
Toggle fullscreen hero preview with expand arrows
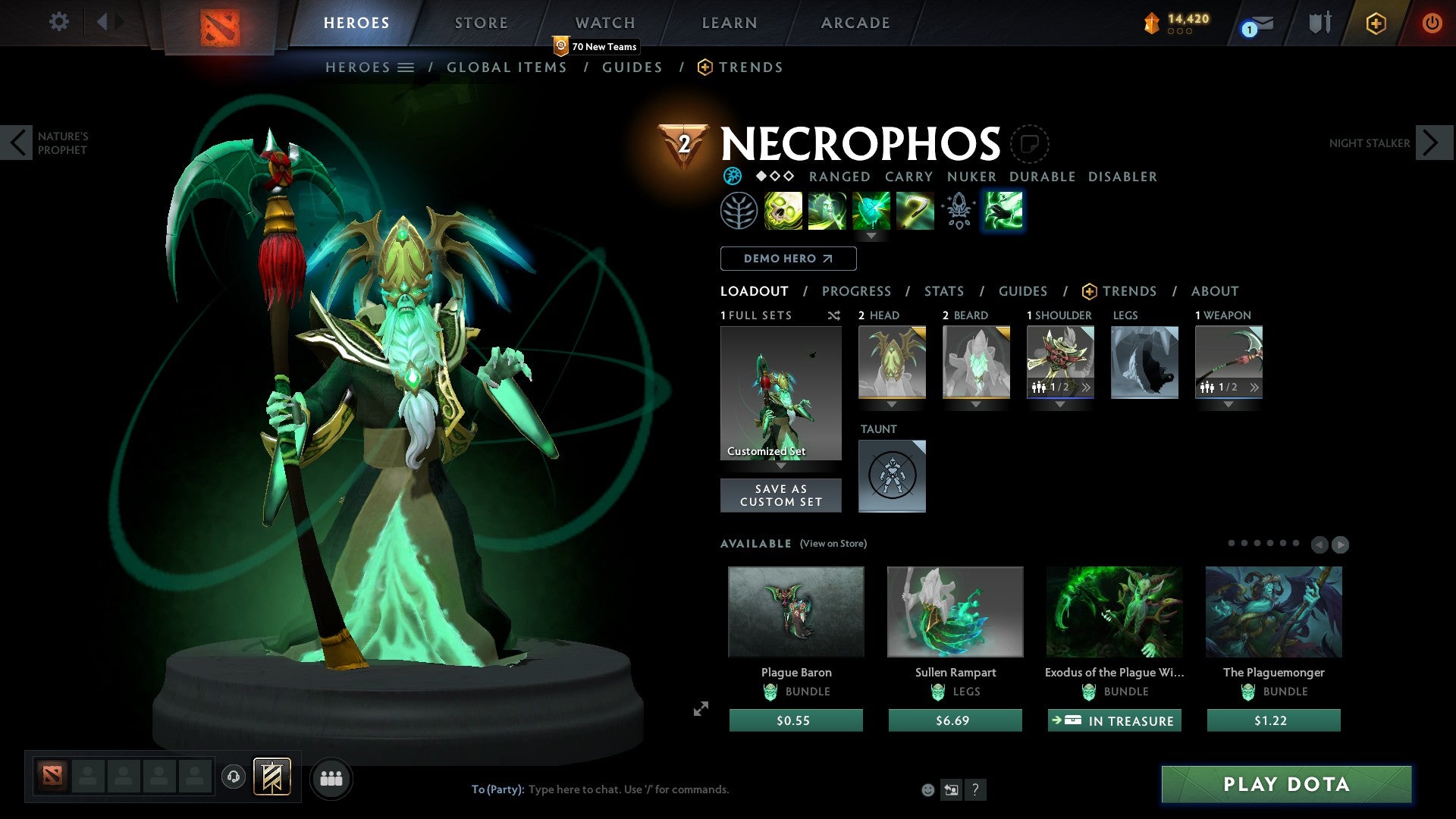point(700,710)
